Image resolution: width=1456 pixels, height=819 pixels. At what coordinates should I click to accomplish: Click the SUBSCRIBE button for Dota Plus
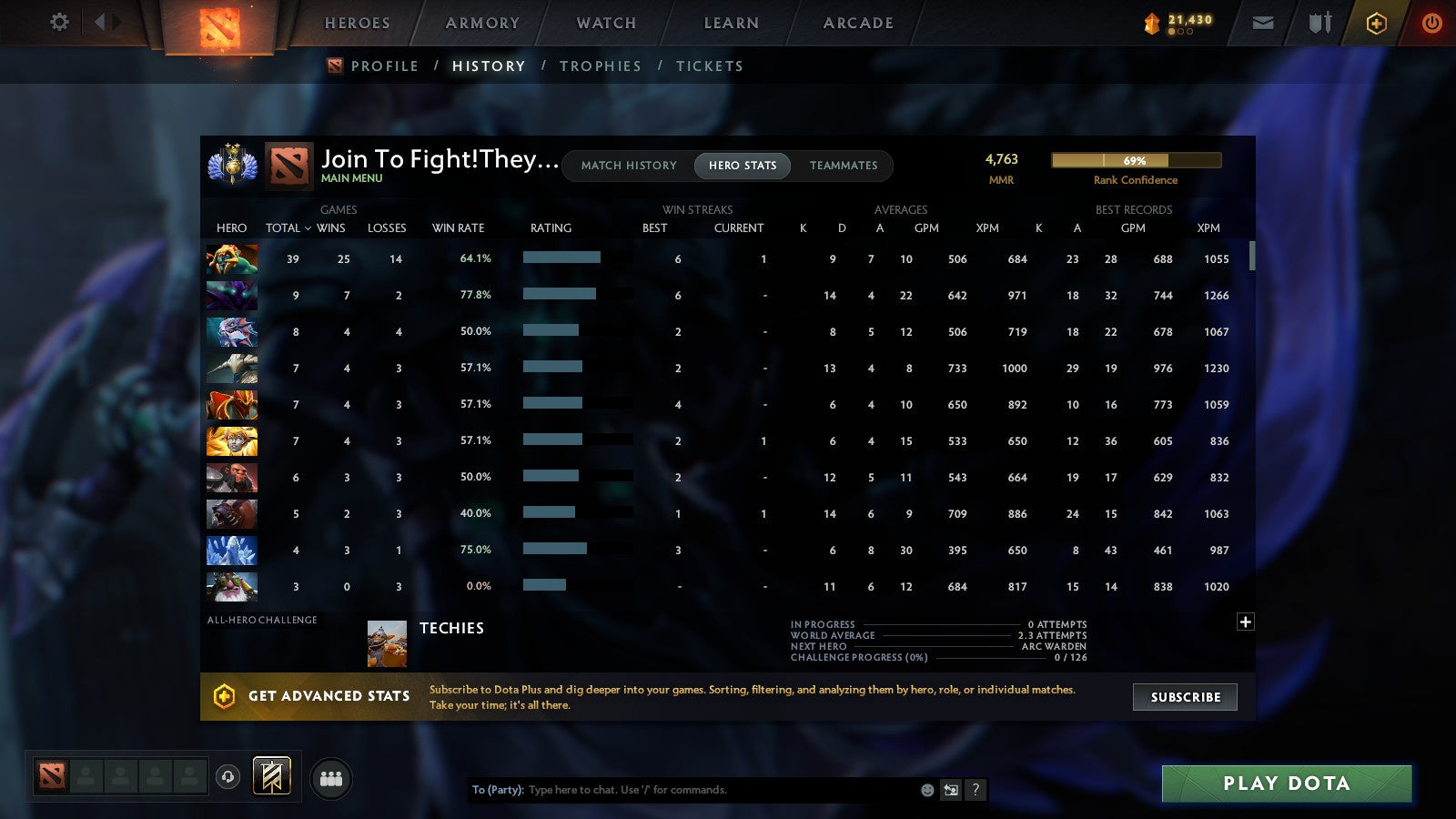click(1185, 697)
